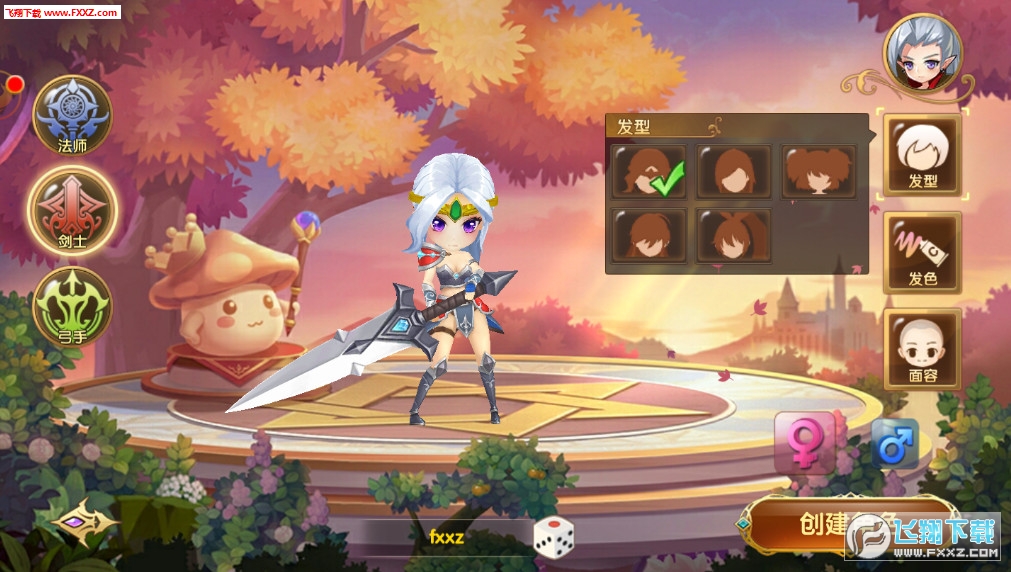
Task: Pick the 弓手 archer class
Action: (x=72, y=304)
